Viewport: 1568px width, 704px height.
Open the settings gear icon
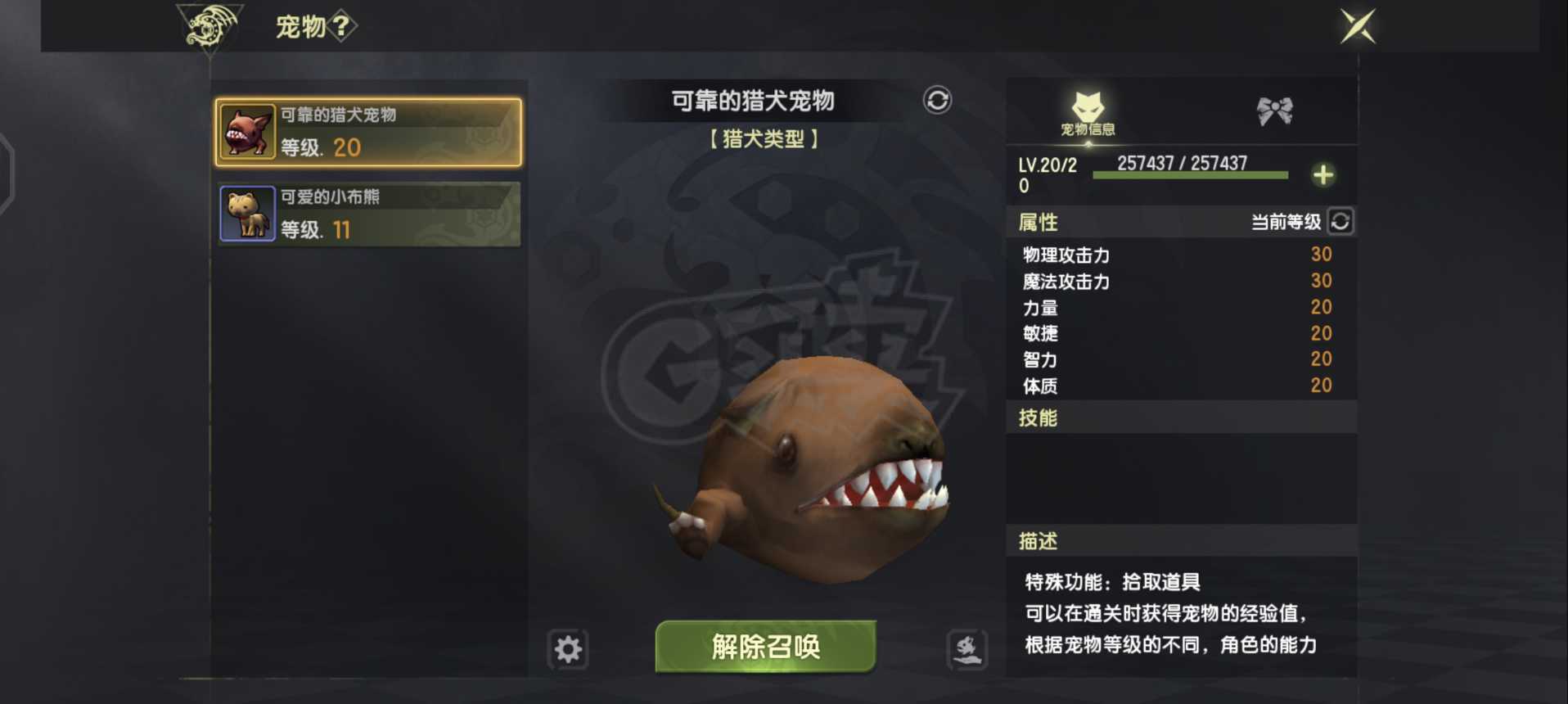566,649
